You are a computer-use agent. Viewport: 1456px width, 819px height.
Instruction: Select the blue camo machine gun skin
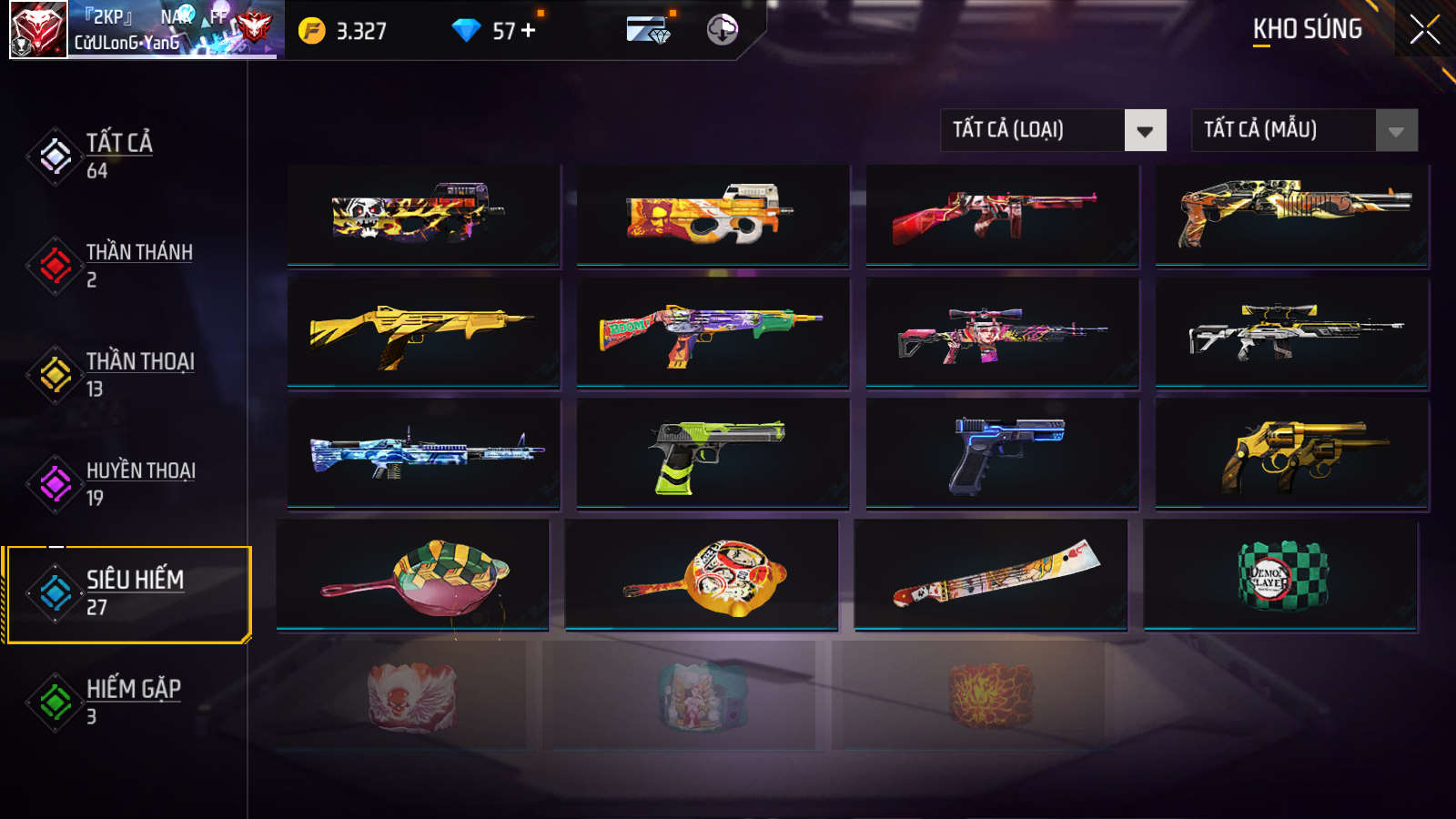(423, 452)
